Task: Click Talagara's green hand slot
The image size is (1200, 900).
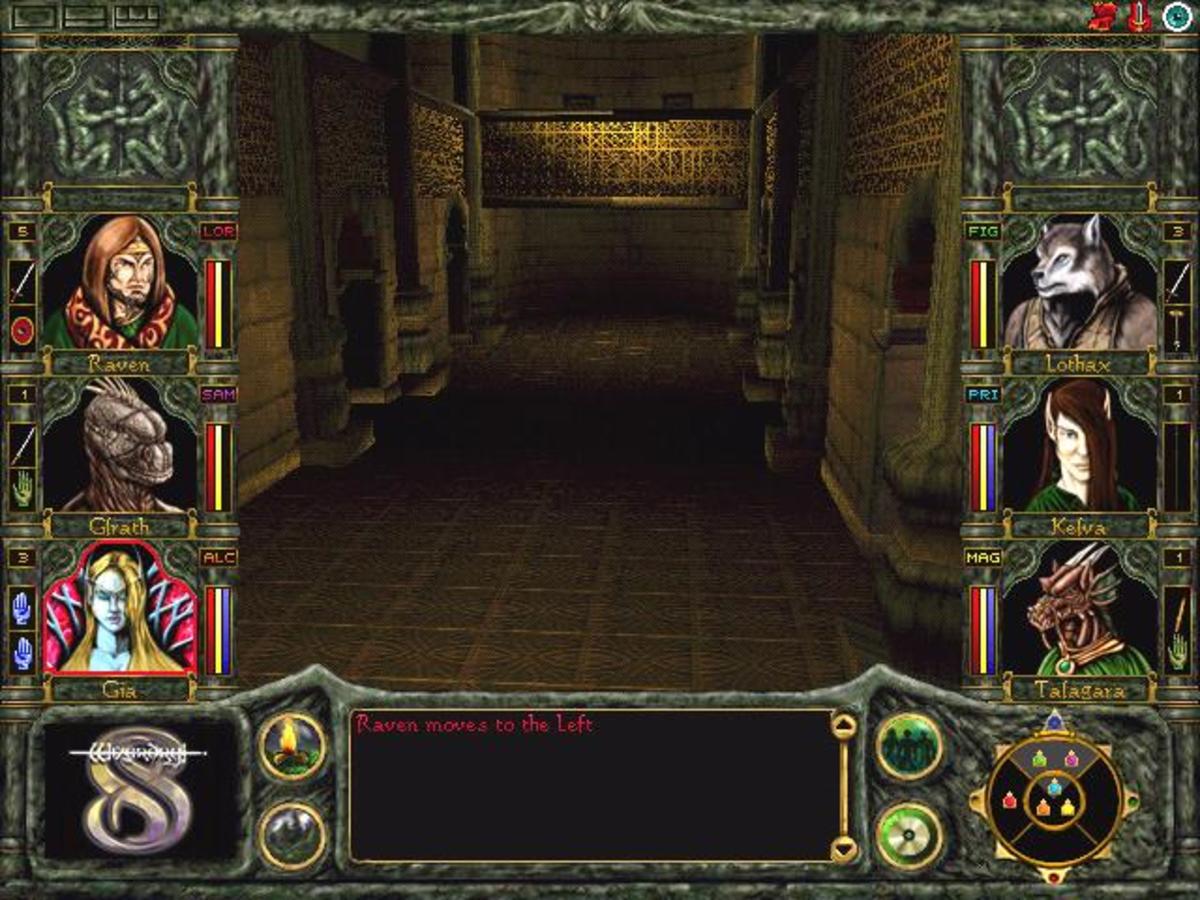Action: click(1177, 650)
